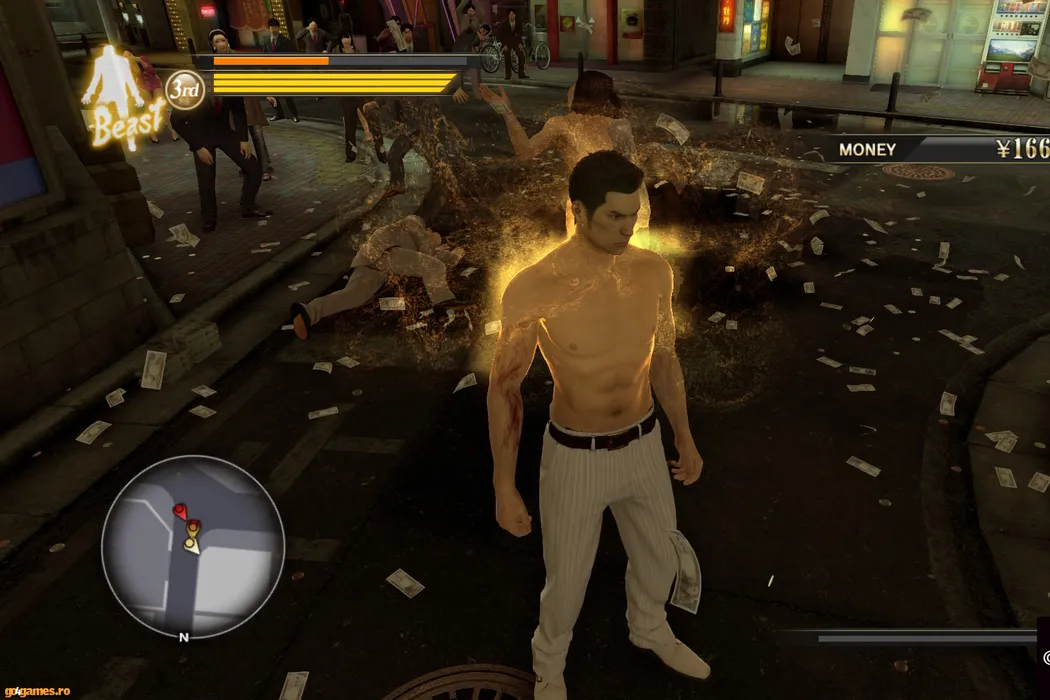Screen dimensions: 1050x700
Task: Click the N compass indicator on minimap
Action: pos(183,637)
